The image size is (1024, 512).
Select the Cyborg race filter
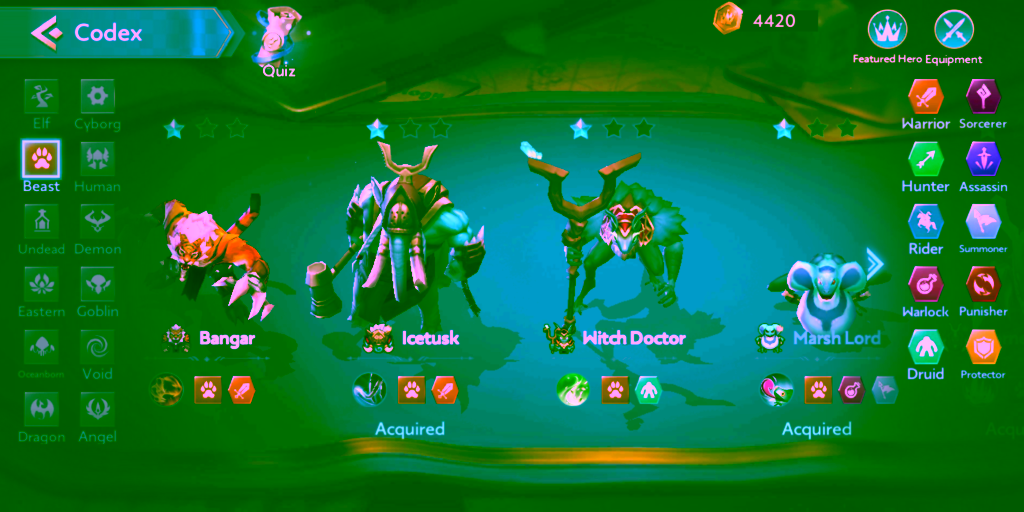pos(97,98)
